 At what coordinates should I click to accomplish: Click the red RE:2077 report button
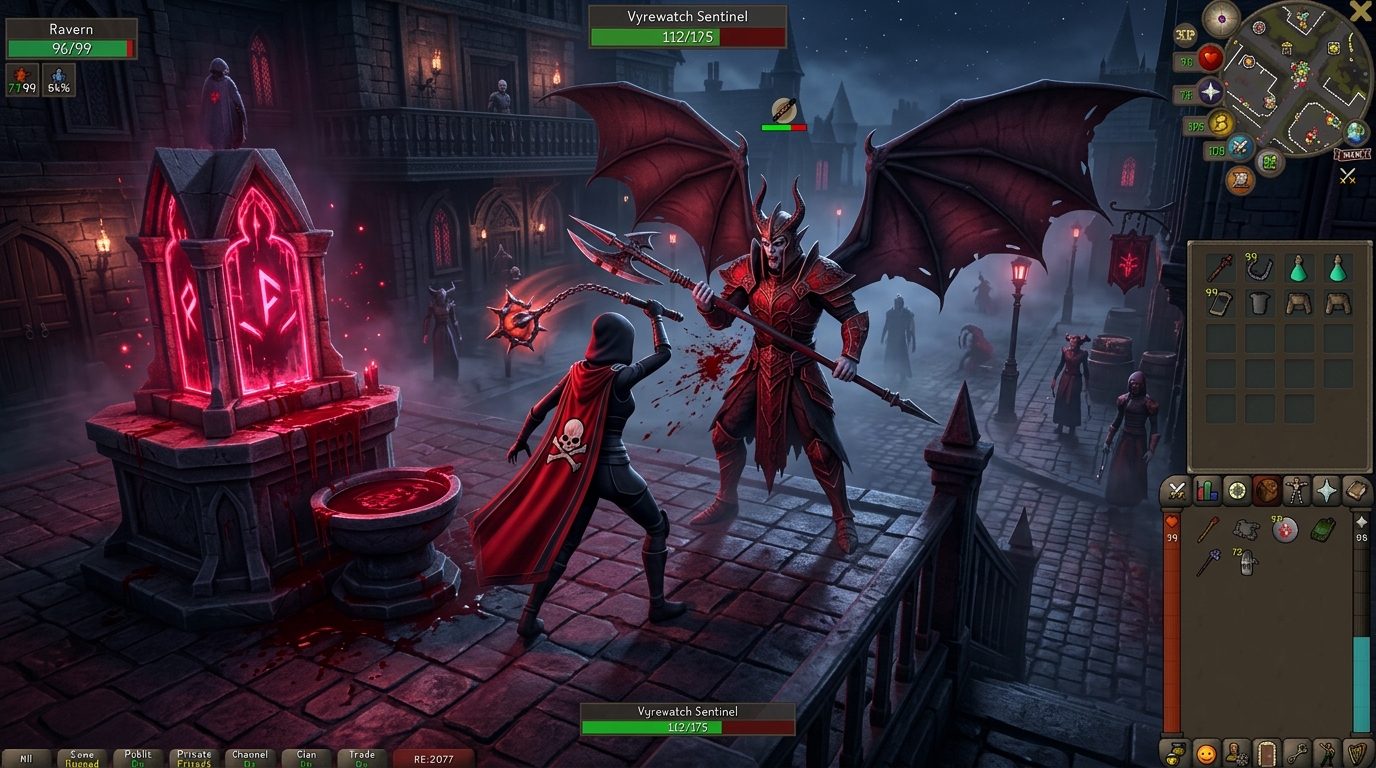tap(434, 759)
